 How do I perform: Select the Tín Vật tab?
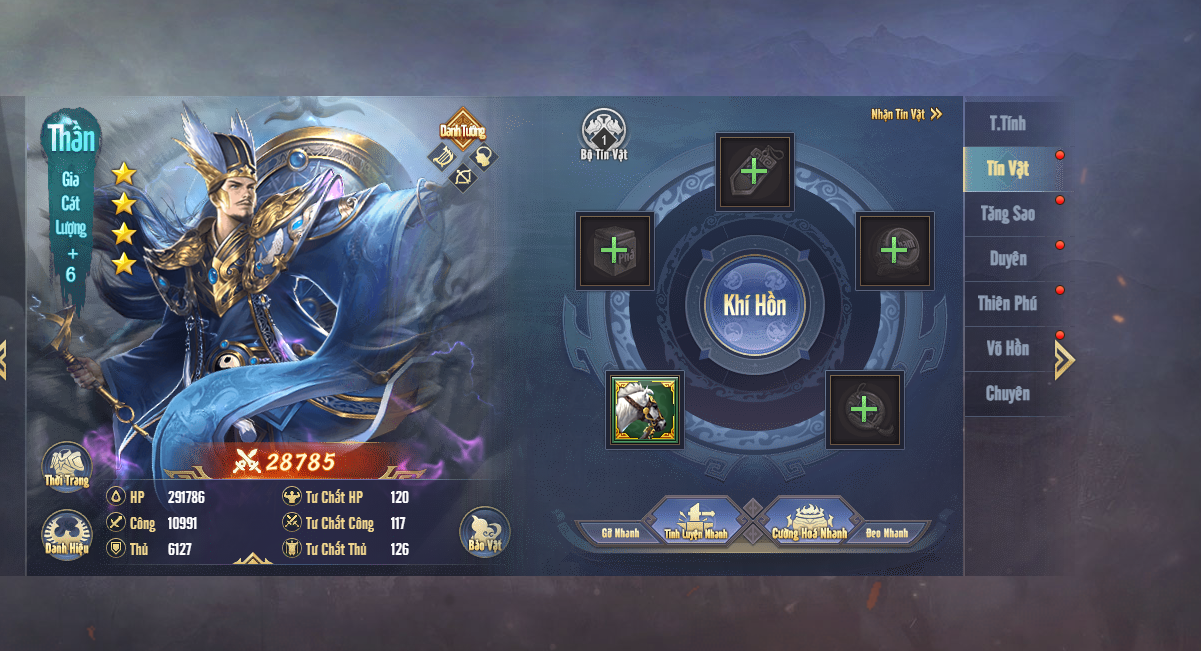click(x=1008, y=169)
